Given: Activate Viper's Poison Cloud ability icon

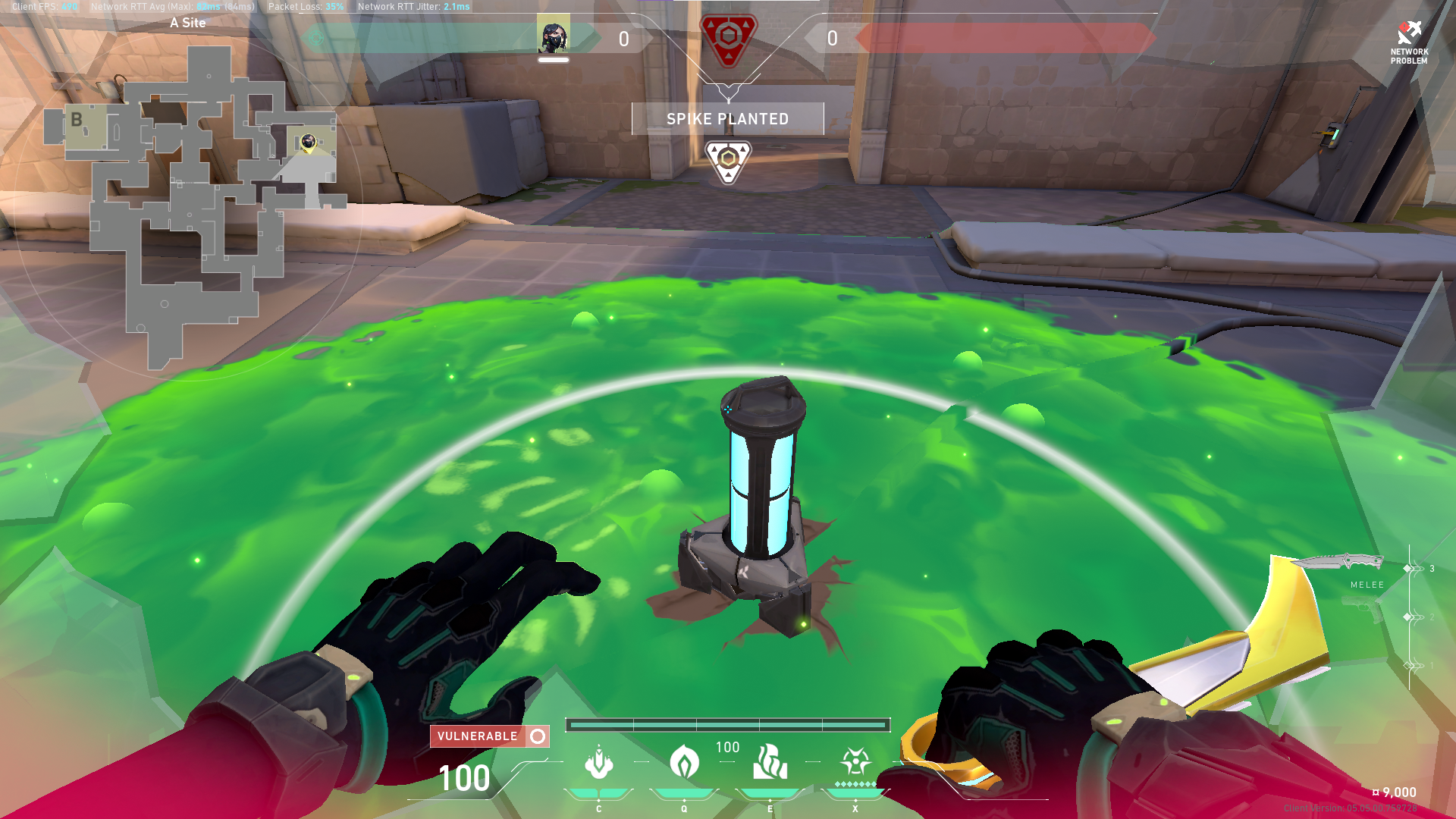Looking at the screenshot, I should 684,762.
